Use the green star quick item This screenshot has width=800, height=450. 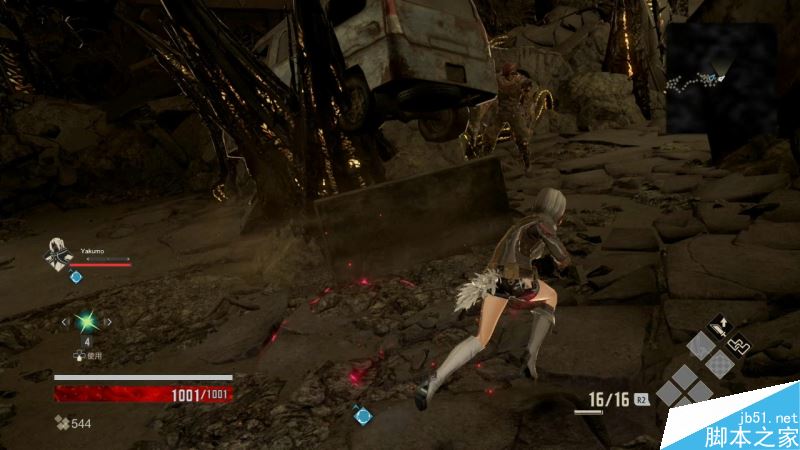87,322
